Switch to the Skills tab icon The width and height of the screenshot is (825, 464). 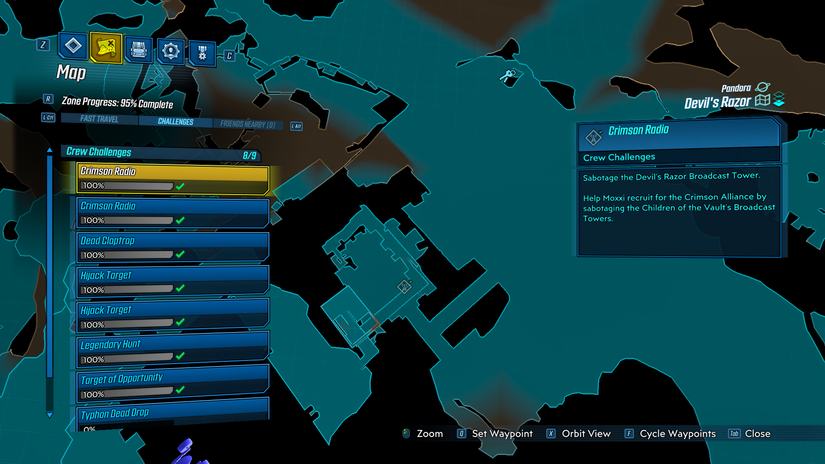(170, 50)
